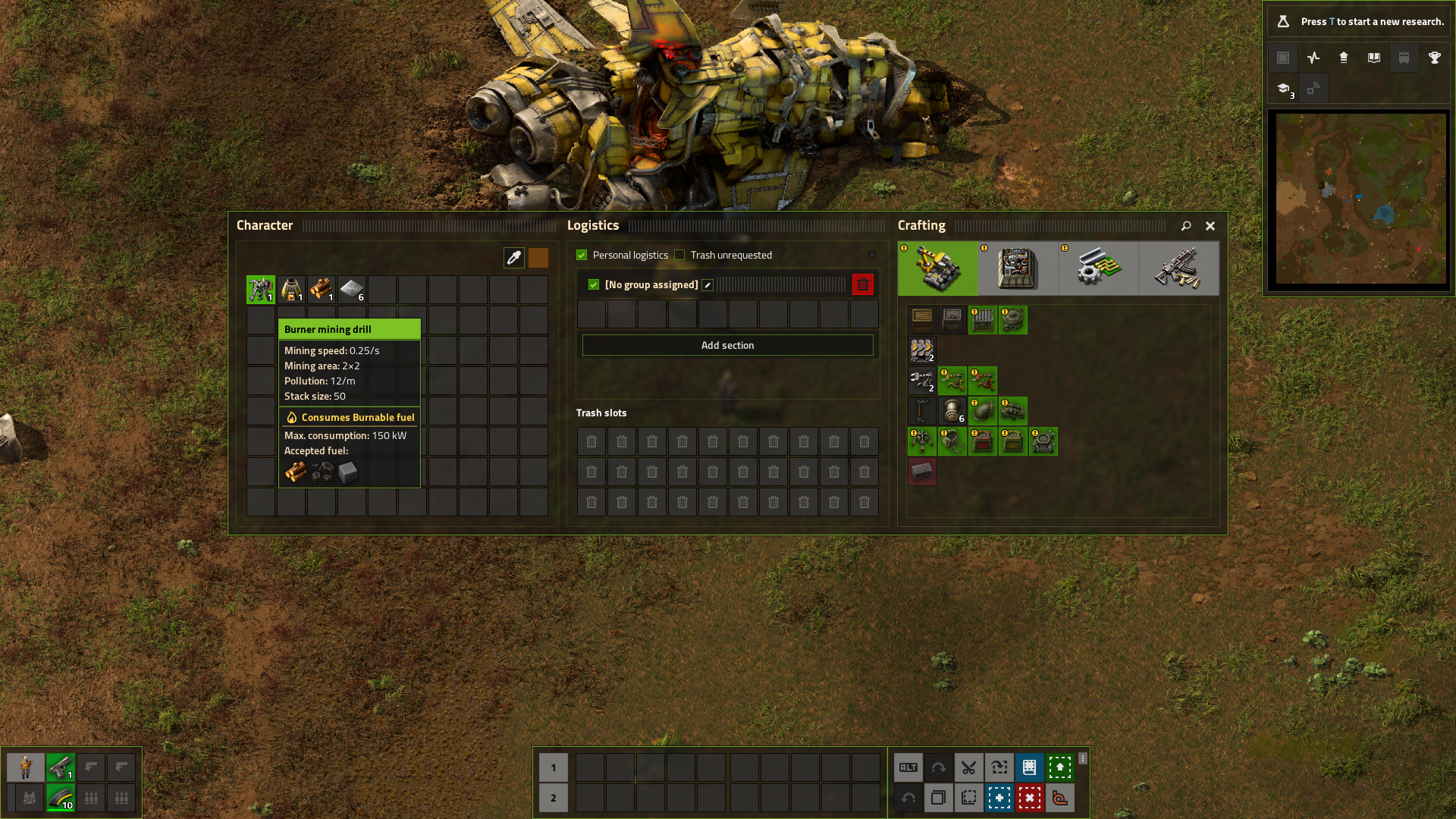Pick up the iron plates stack
The image size is (1456, 819).
[352, 290]
